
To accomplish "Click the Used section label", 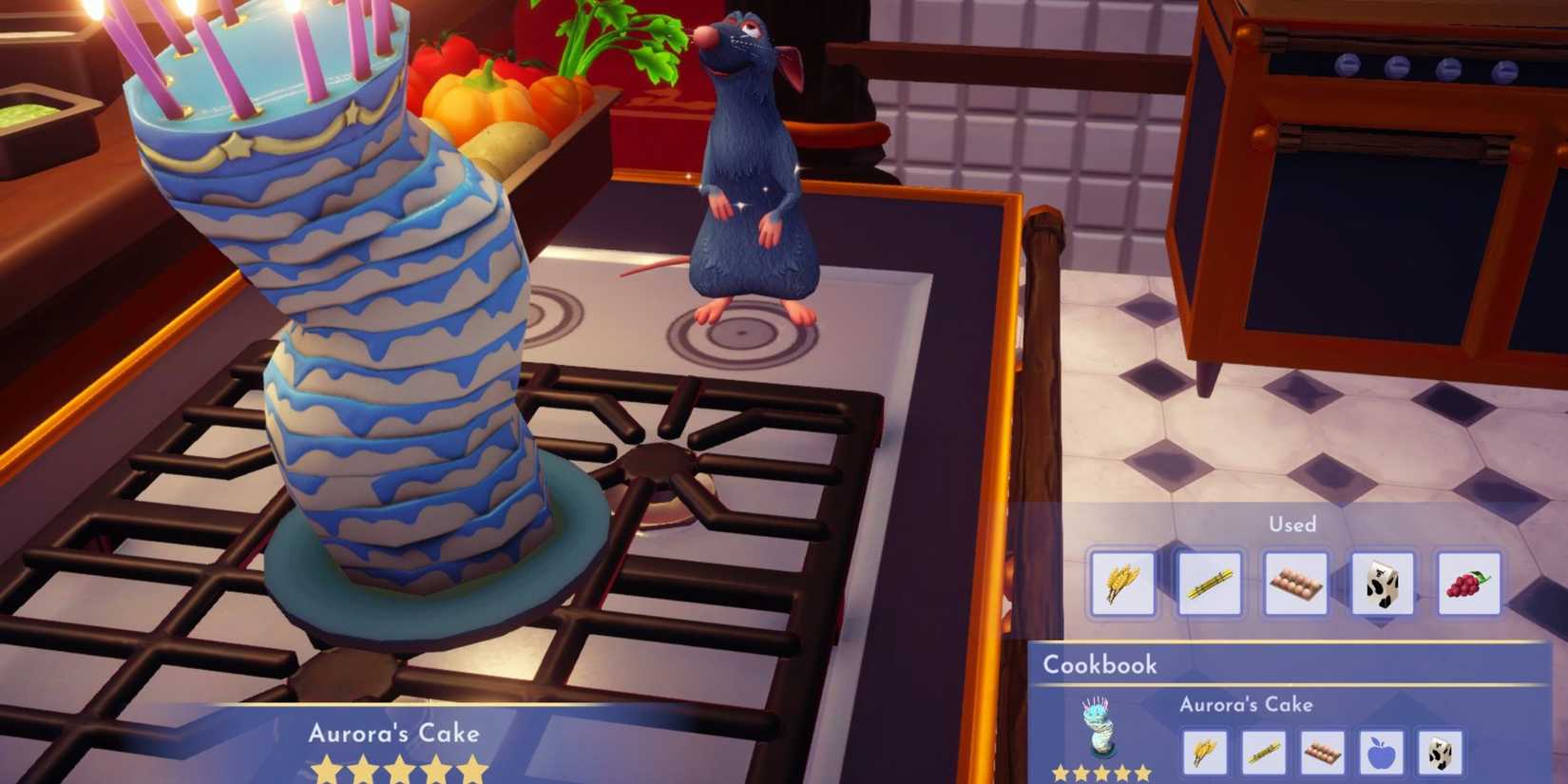I will (1292, 525).
